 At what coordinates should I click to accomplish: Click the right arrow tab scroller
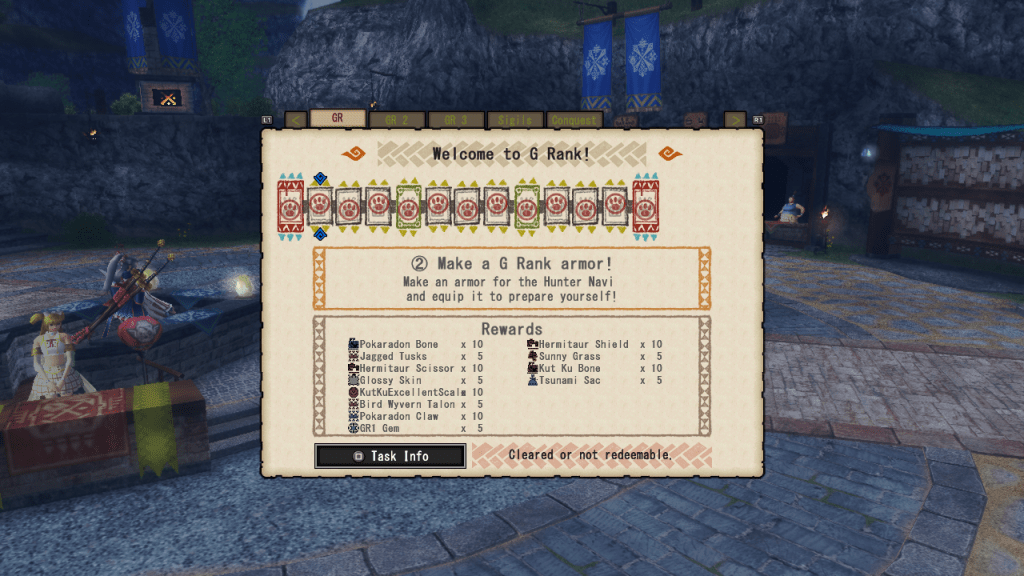pyautogui.click(x=735, y=119)
